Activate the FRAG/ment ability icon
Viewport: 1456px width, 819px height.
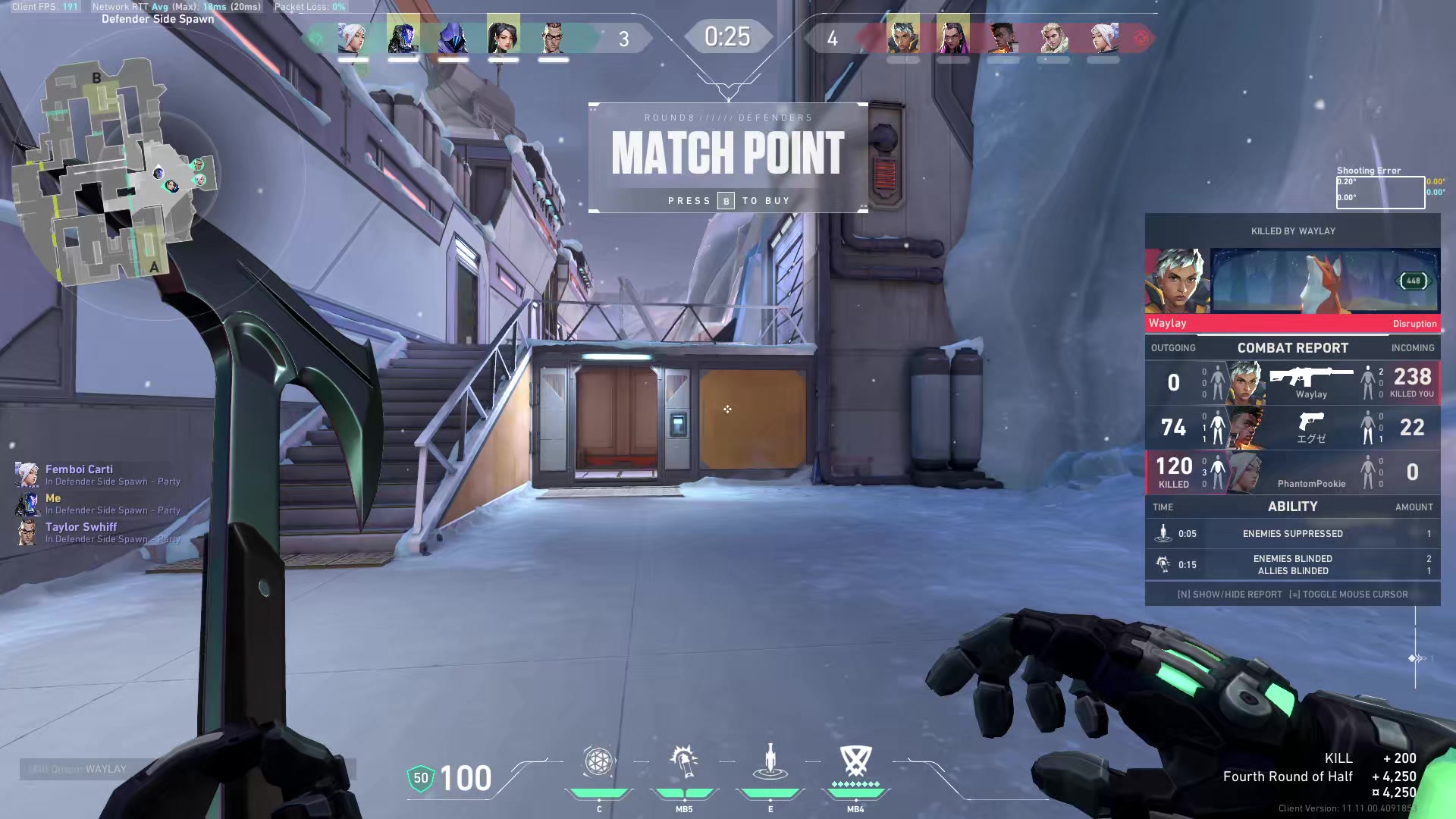(598, 762)
